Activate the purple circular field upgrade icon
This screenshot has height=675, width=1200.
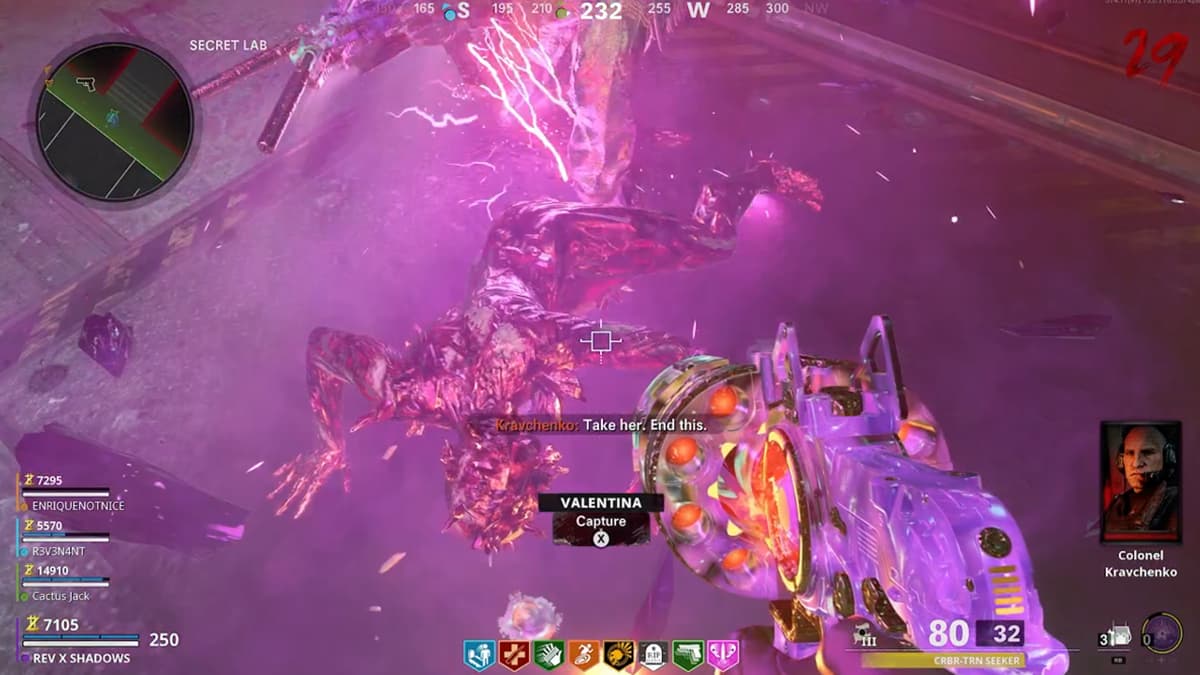click(x=1160, y=633)
